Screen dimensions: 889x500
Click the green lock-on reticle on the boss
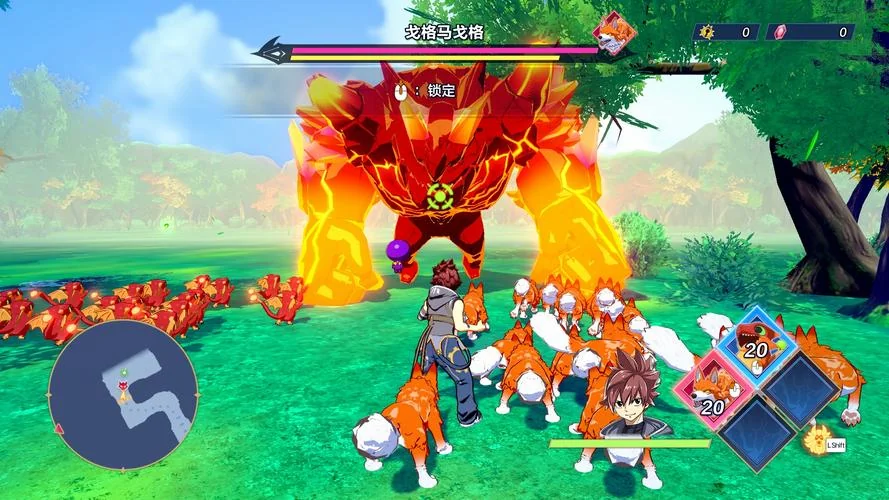(437, 194)
